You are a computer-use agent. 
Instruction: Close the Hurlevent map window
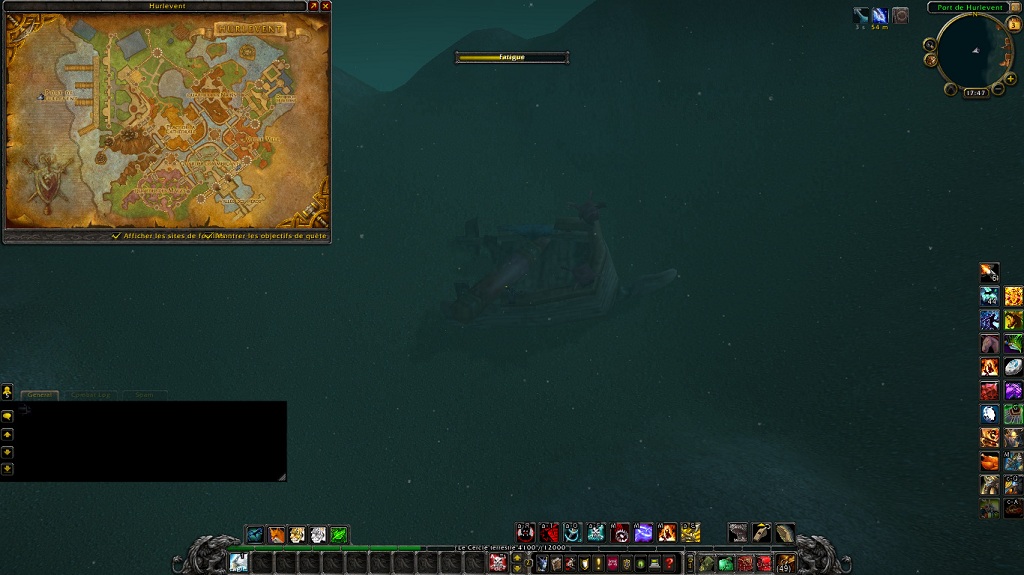(x=325, y=6)
